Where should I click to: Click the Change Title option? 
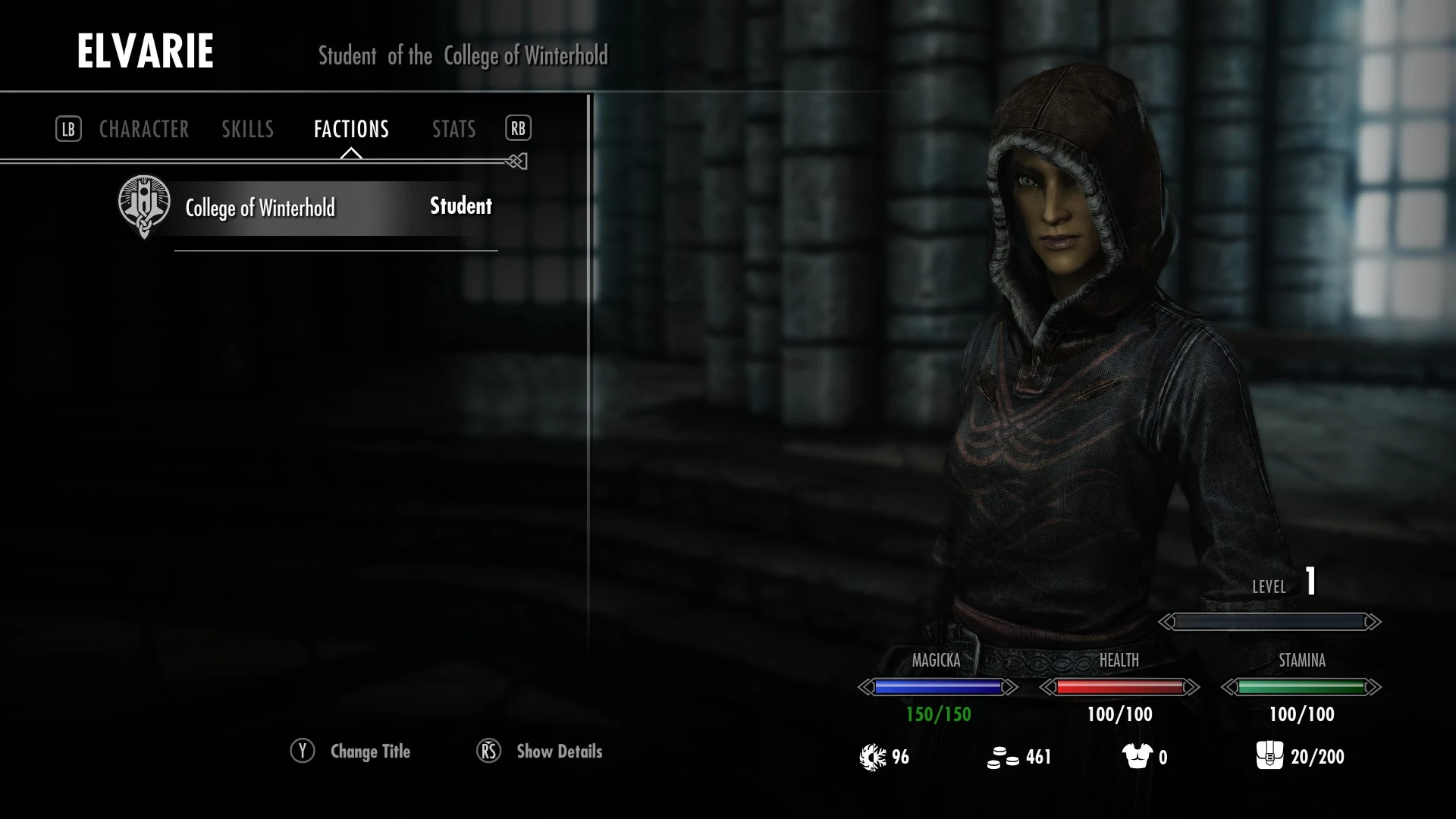(x=369, y=752)
